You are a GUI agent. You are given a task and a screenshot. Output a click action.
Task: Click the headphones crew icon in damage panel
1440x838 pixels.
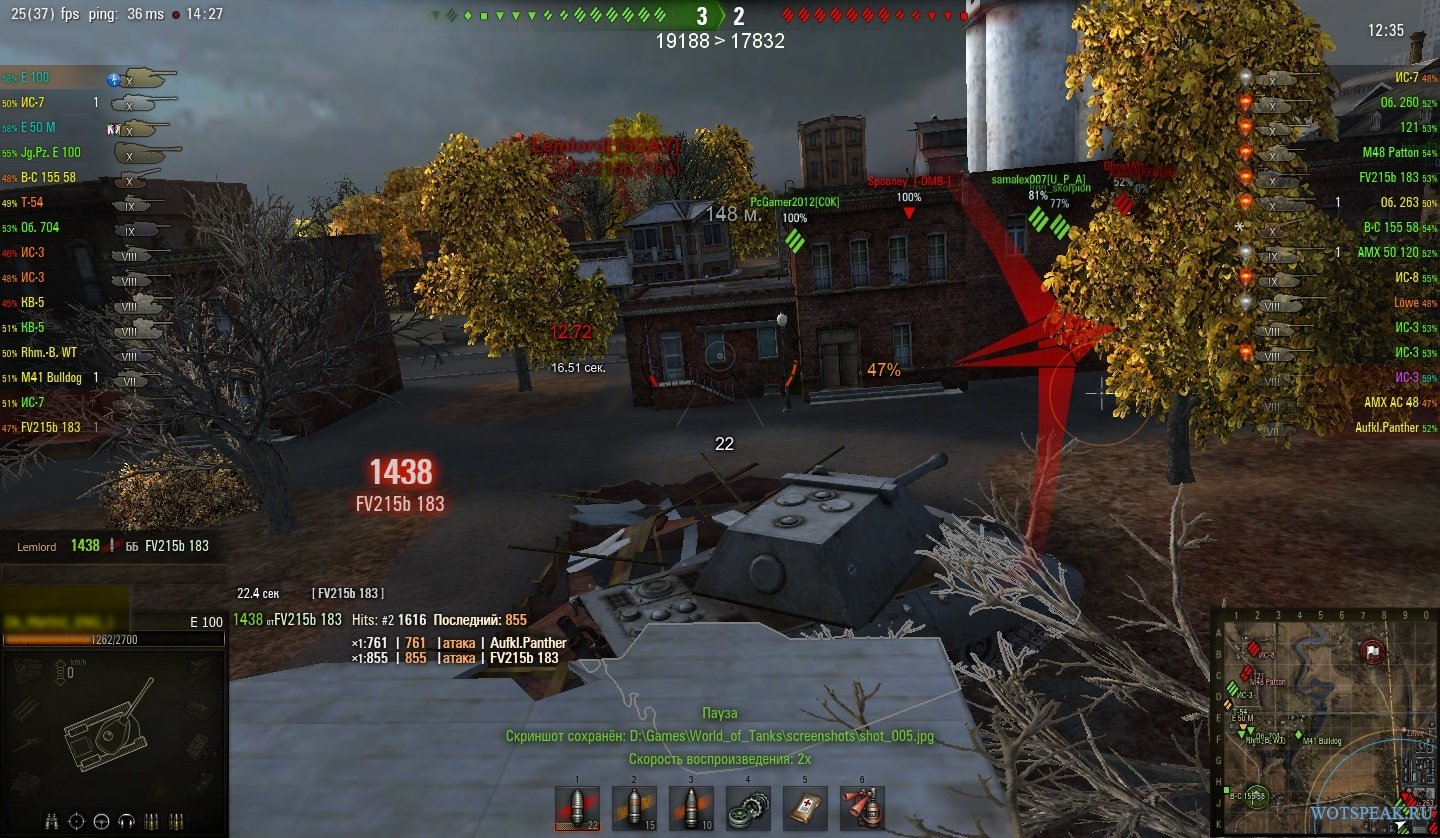[x=126, y=822]
